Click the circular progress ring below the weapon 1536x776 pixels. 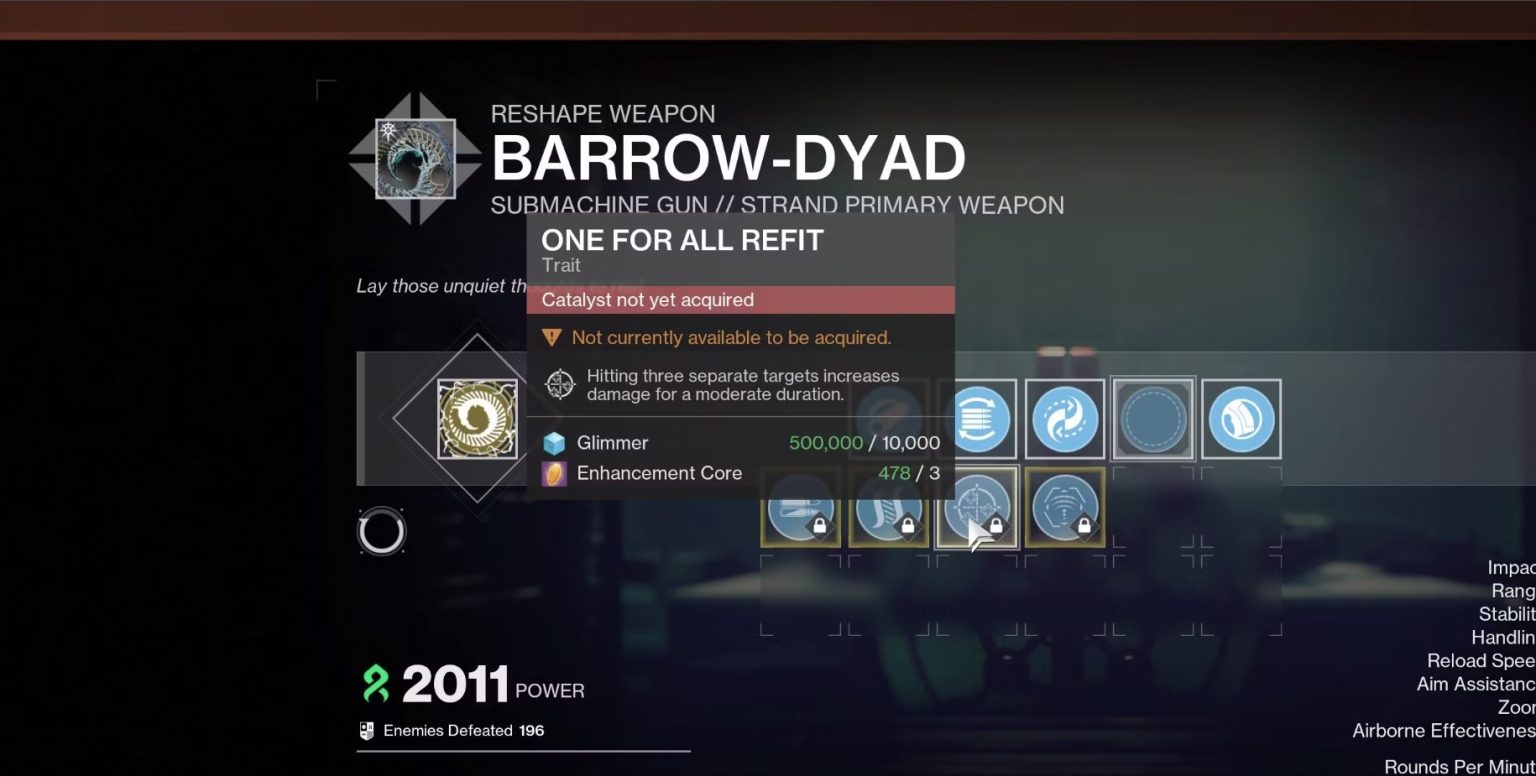tap(381, 531)
